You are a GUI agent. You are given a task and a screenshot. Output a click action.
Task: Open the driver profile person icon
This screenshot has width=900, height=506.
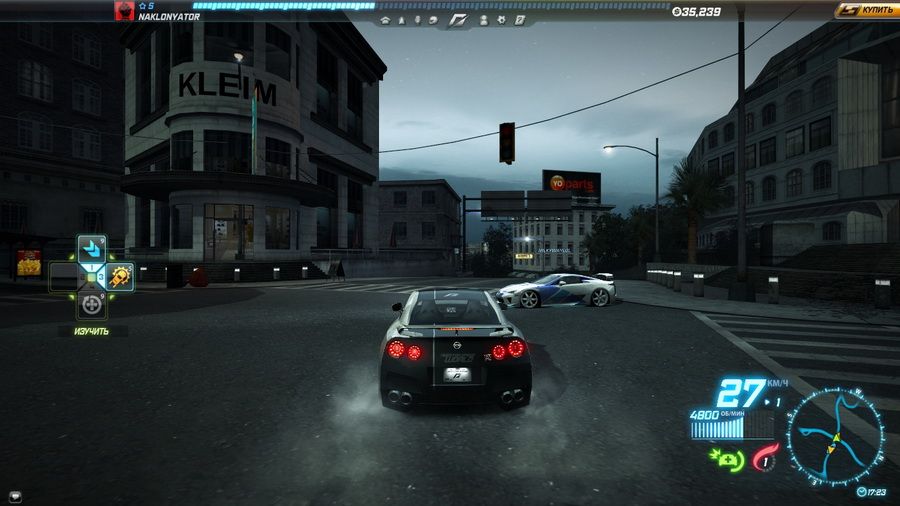(x=484, y=19)
